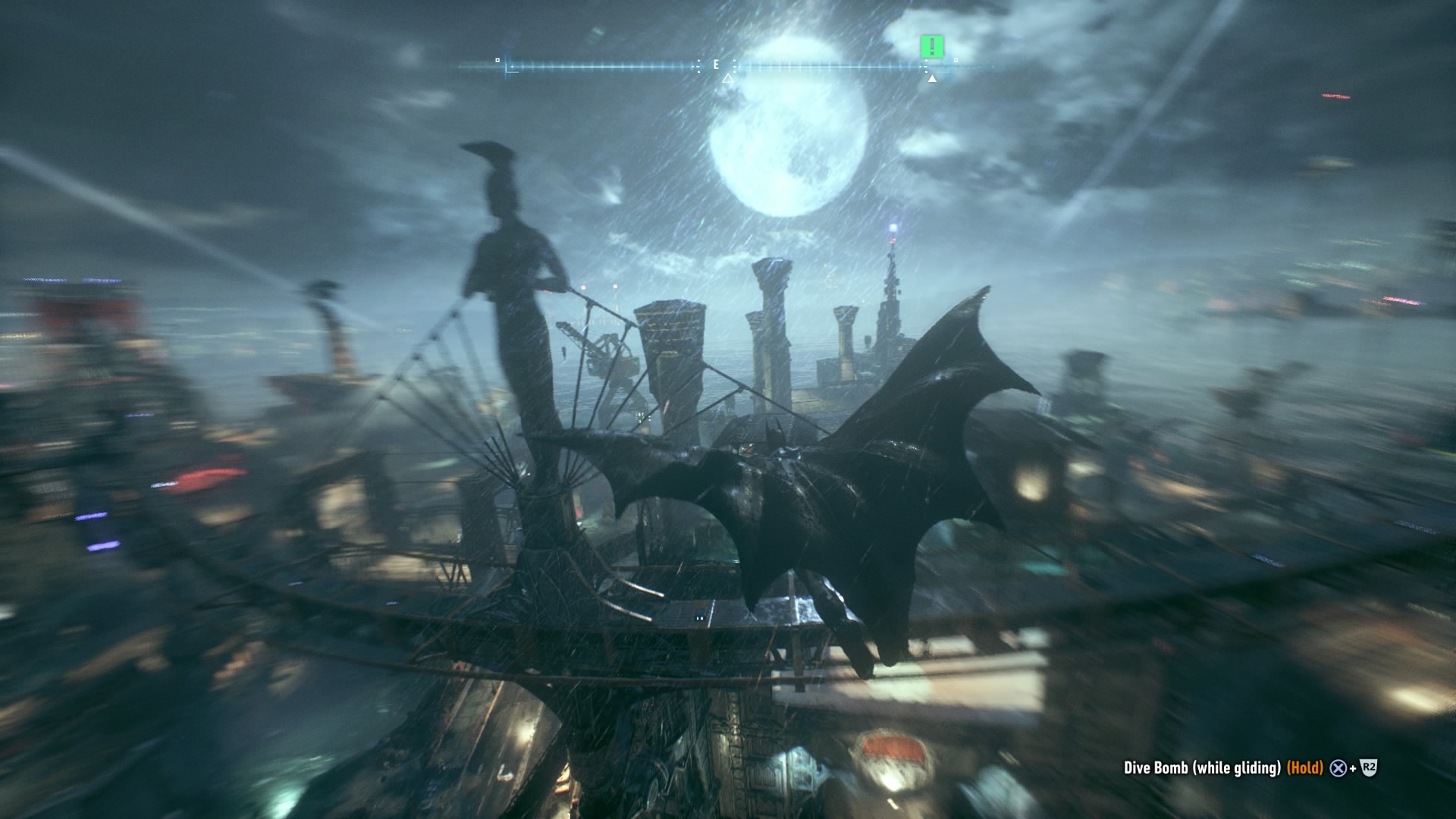The height and width of the screenshot is (819, 1456).
Task: Click the green exclamation objective marker
Action: coord(932,47)
